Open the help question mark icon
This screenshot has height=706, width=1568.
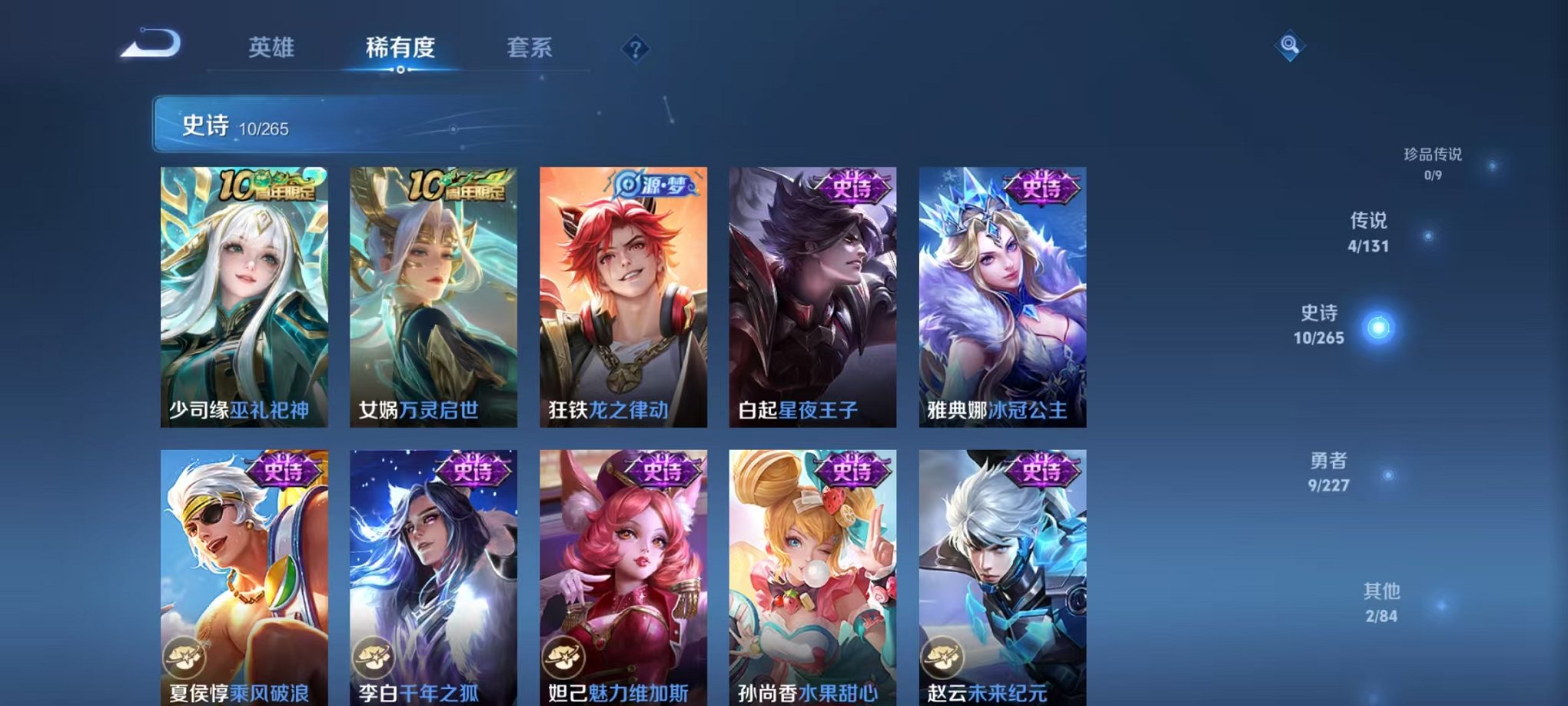tap(634, 48)
